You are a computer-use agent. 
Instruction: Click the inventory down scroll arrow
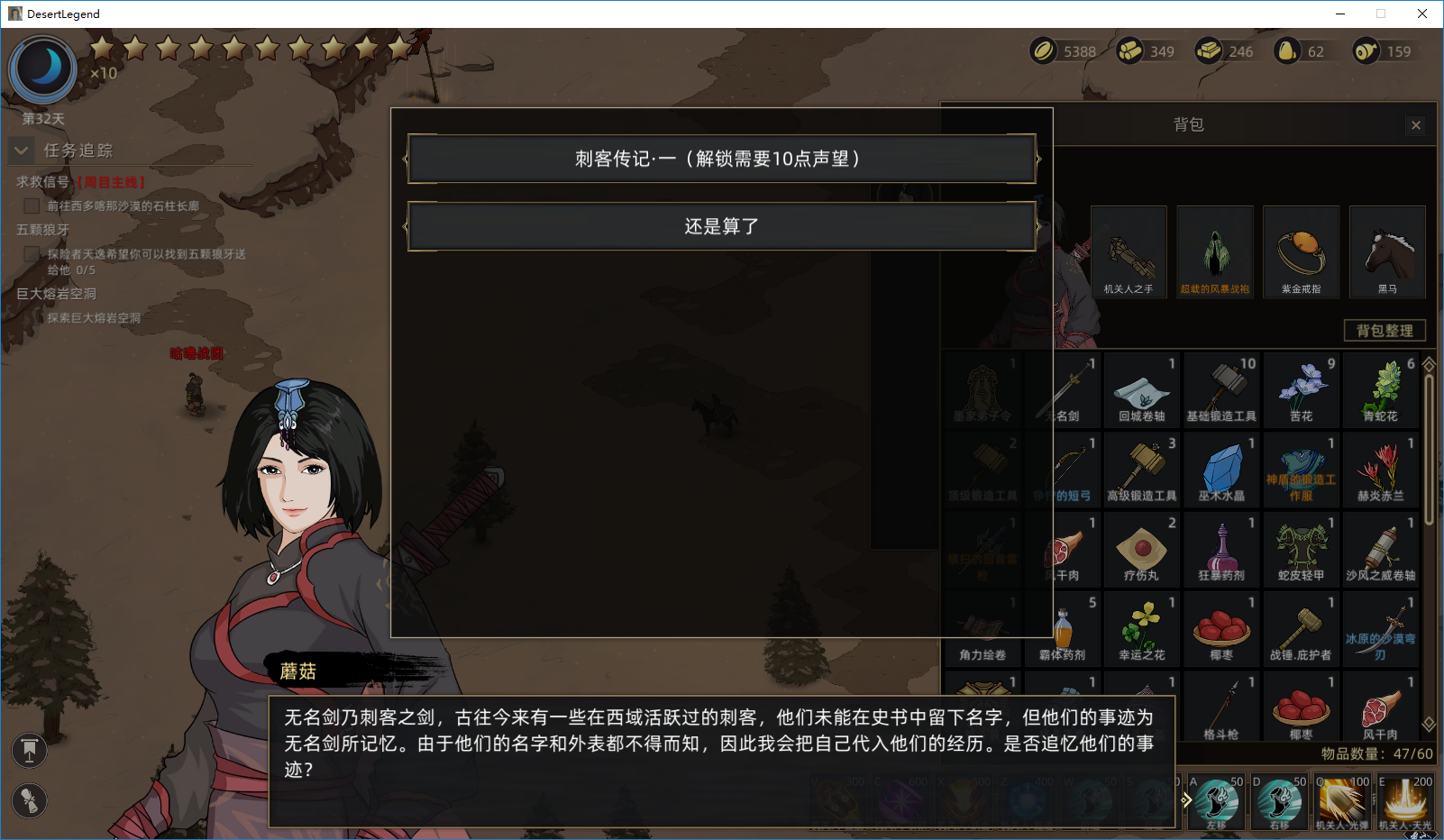[x=1429, y=722]
